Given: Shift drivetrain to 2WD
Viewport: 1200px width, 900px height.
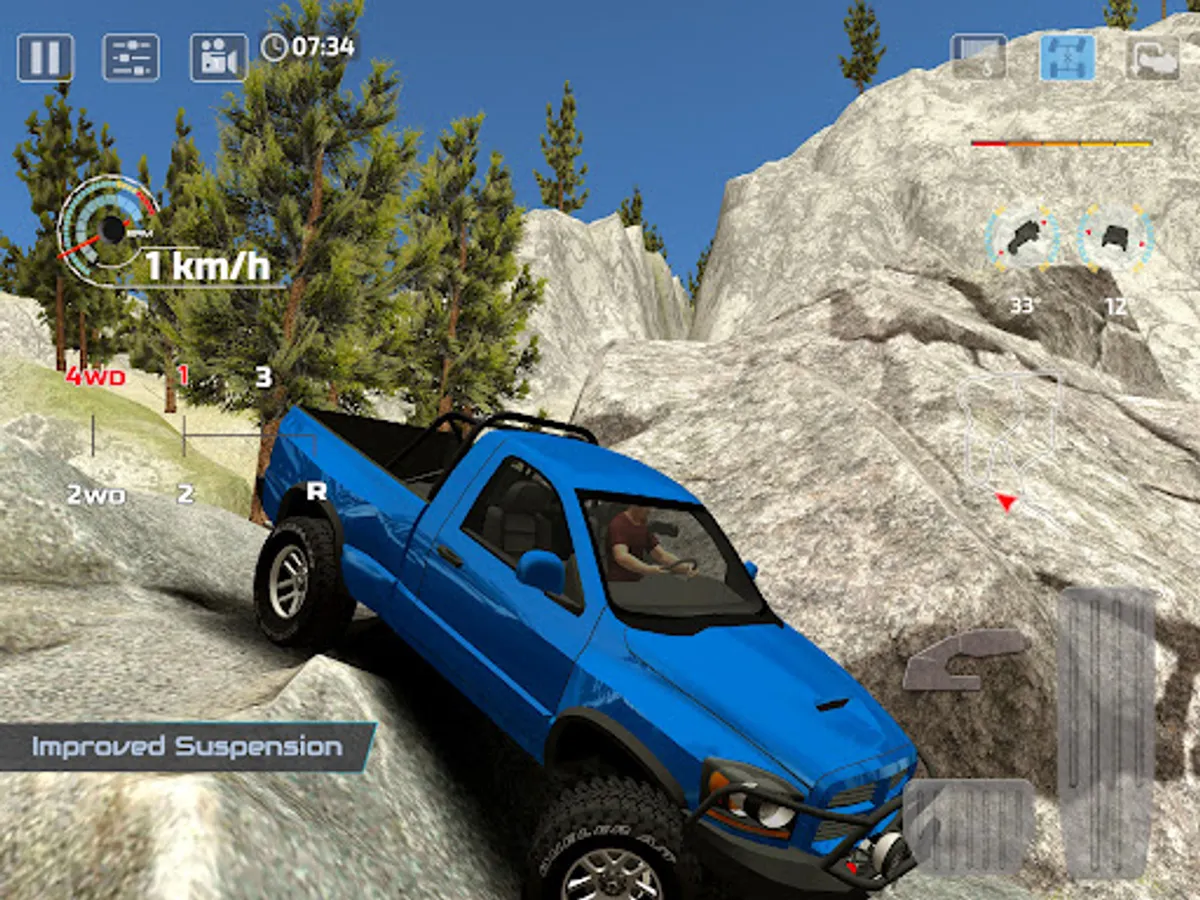Looking at the screenshot, I should point(95,494).
